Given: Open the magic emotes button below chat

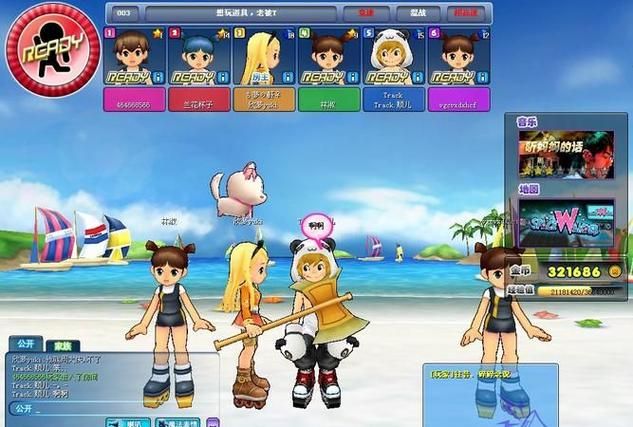Looking at the screenshot, I should 176,423.
